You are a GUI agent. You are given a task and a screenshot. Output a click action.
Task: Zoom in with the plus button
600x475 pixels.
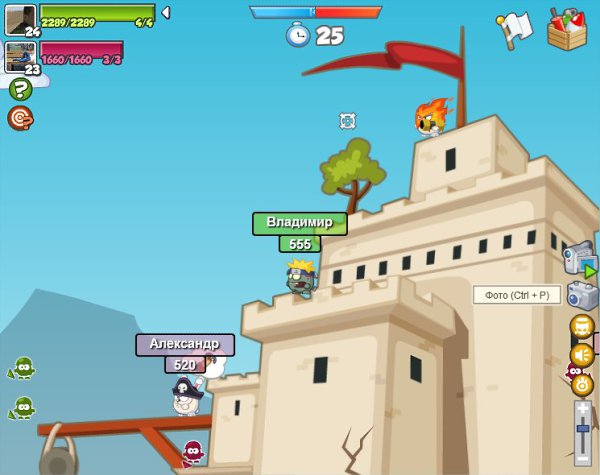(x=582, y=409)
